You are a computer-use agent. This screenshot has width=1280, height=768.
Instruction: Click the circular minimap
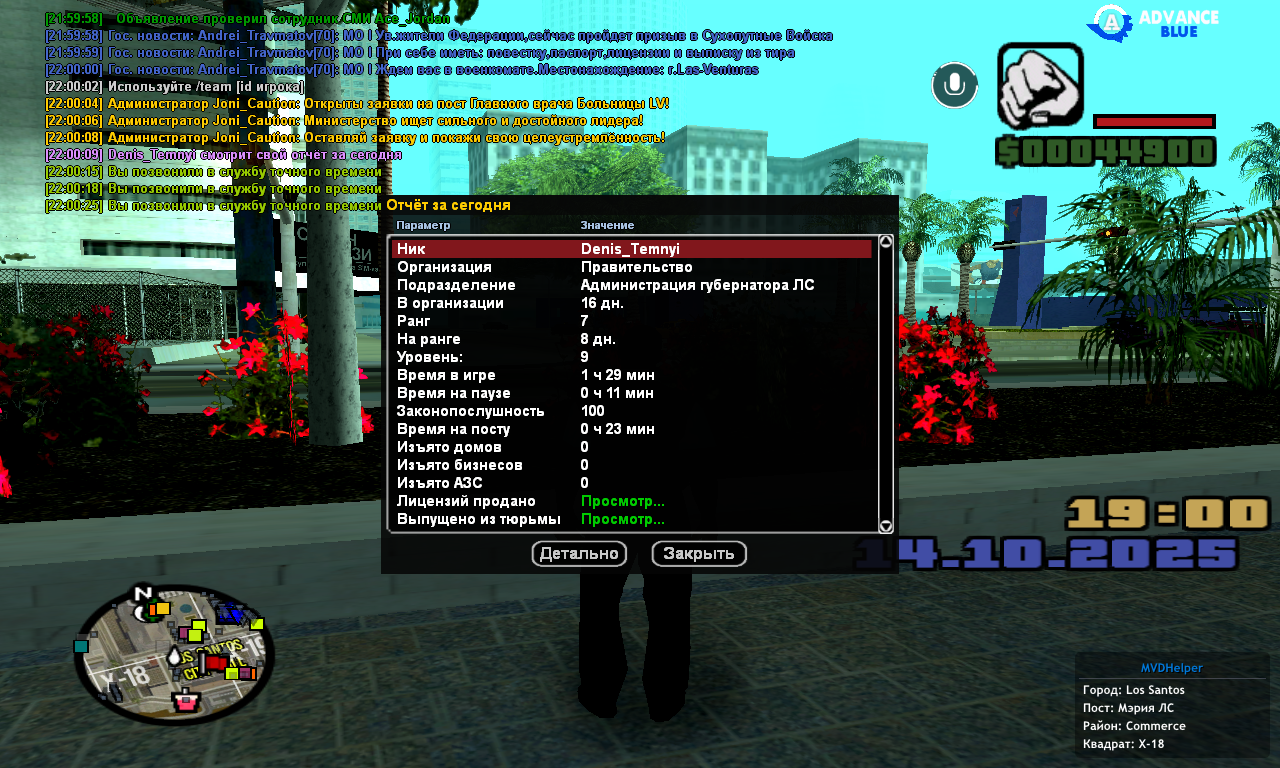tap(174, 655)
